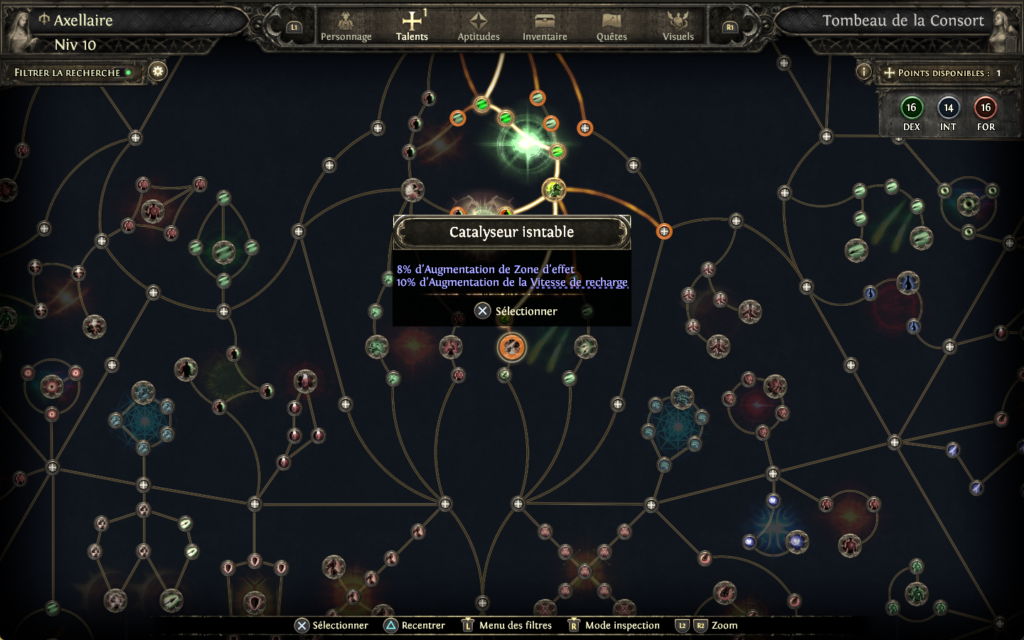Switch to the Visuels tab
This screenshot has width=1024, height=640.
(678, 26)
